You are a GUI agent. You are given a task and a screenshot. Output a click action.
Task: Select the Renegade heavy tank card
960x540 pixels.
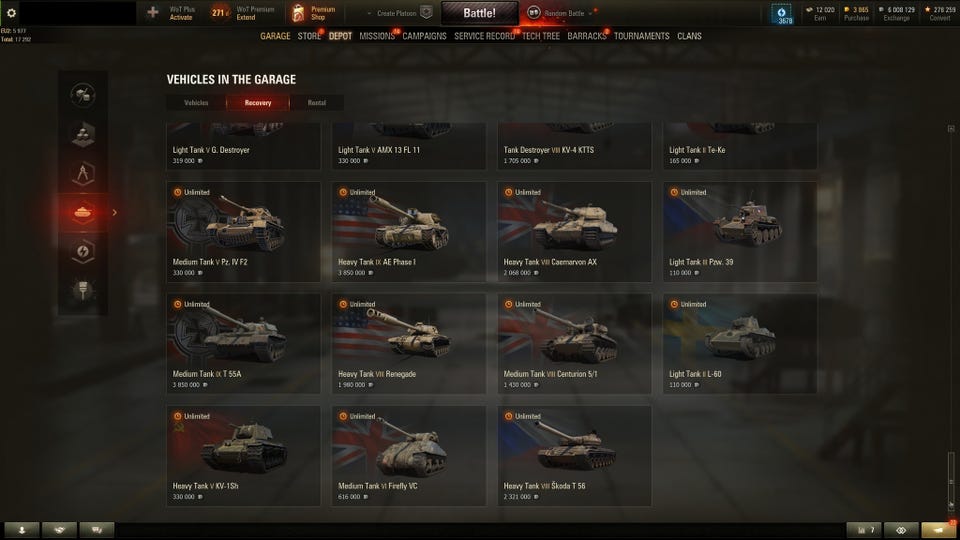coord(409,343)
